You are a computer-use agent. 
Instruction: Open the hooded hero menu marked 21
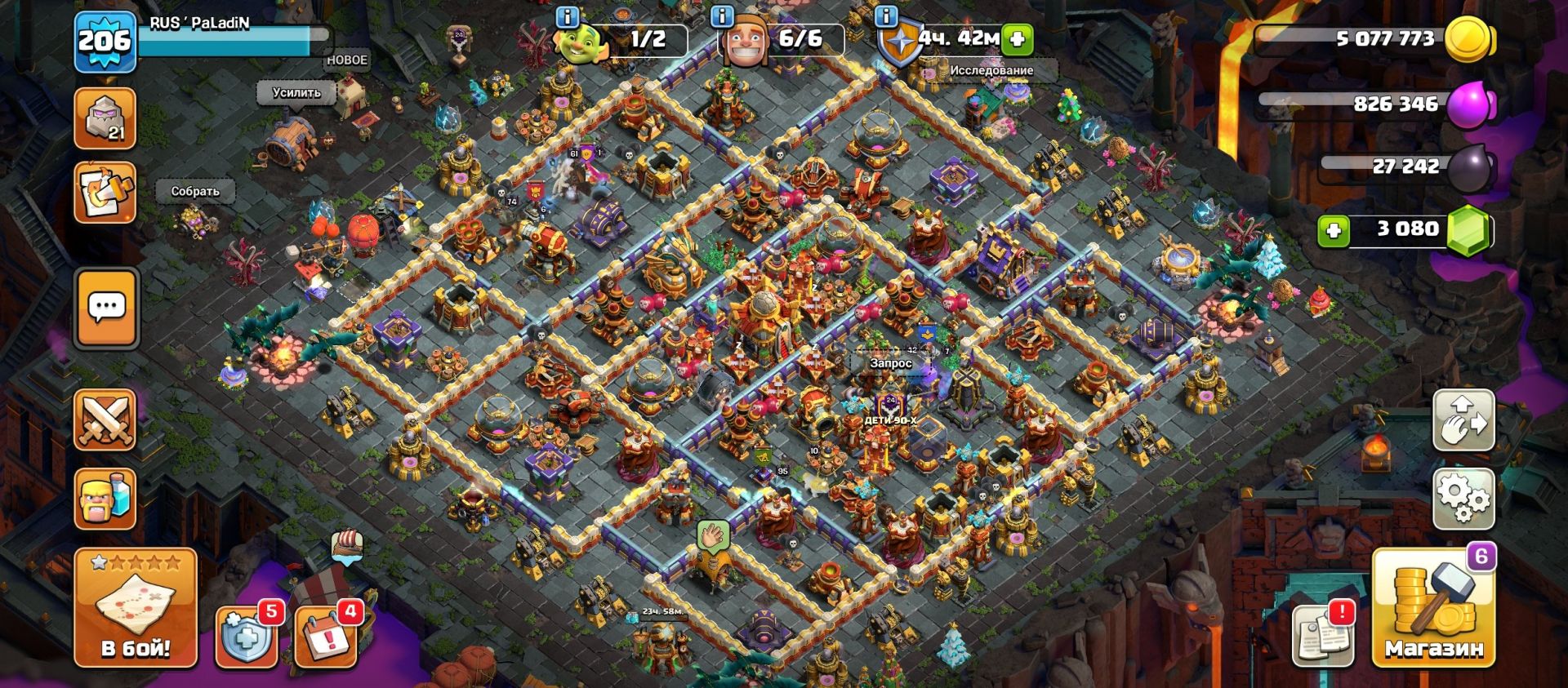tap(106, 119)
